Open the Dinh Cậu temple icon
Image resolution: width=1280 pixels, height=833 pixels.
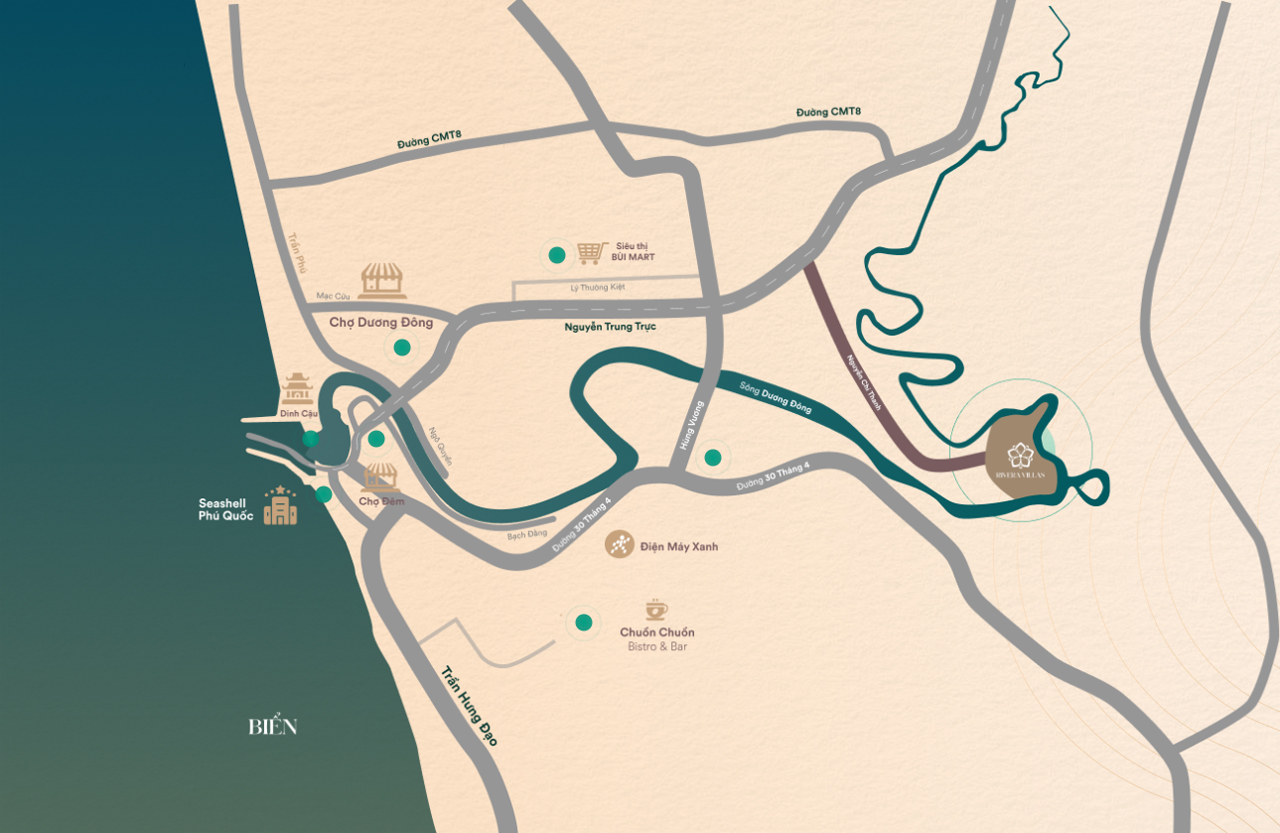click(x=297, y=388)
